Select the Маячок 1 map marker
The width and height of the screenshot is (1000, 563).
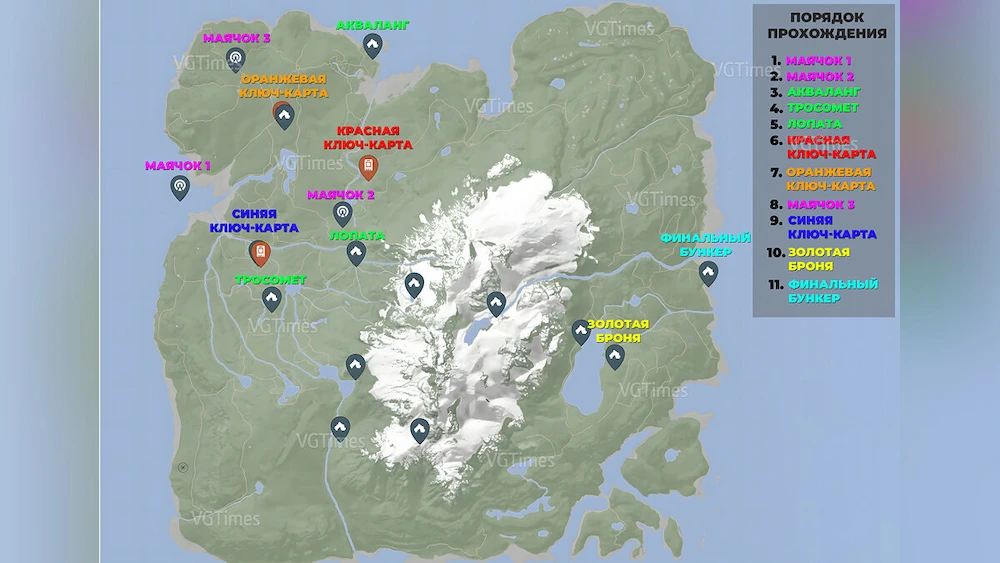(180, 186)
